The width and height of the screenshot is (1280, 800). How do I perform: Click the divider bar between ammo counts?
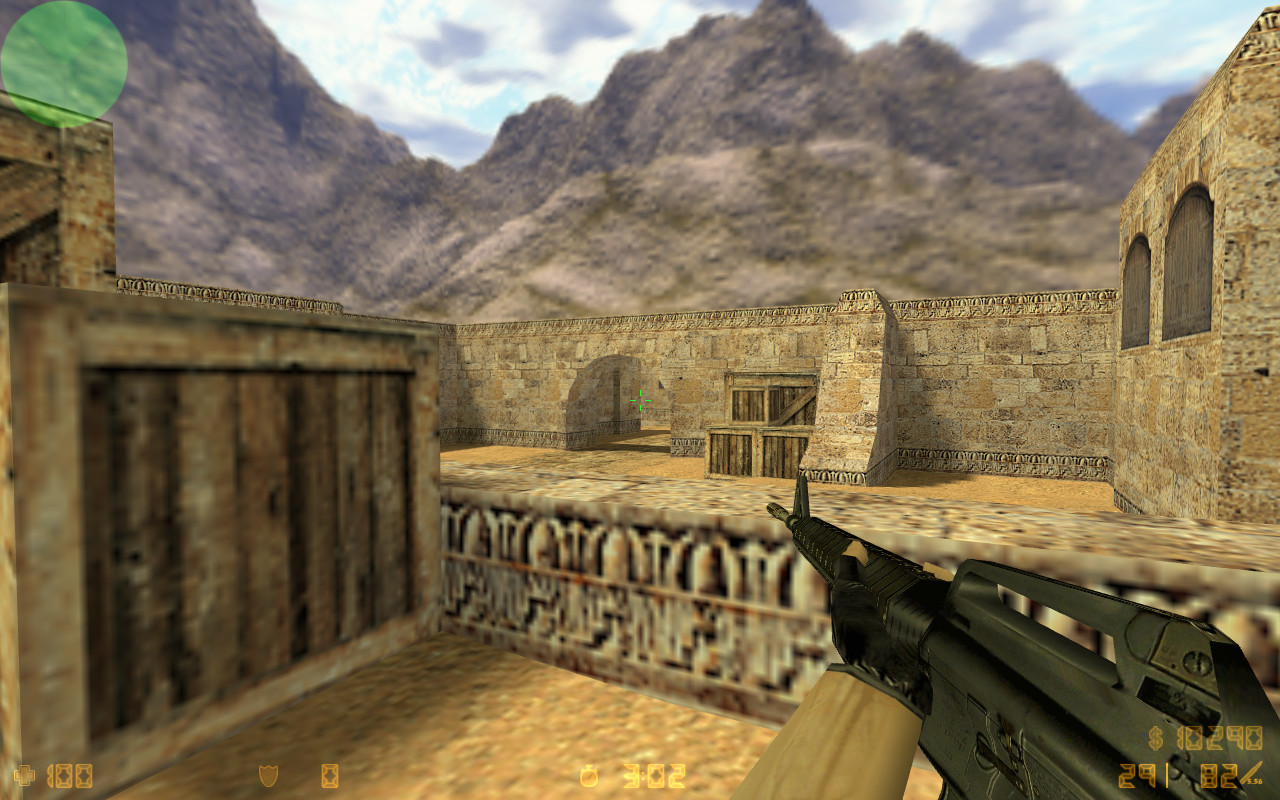1167,775
